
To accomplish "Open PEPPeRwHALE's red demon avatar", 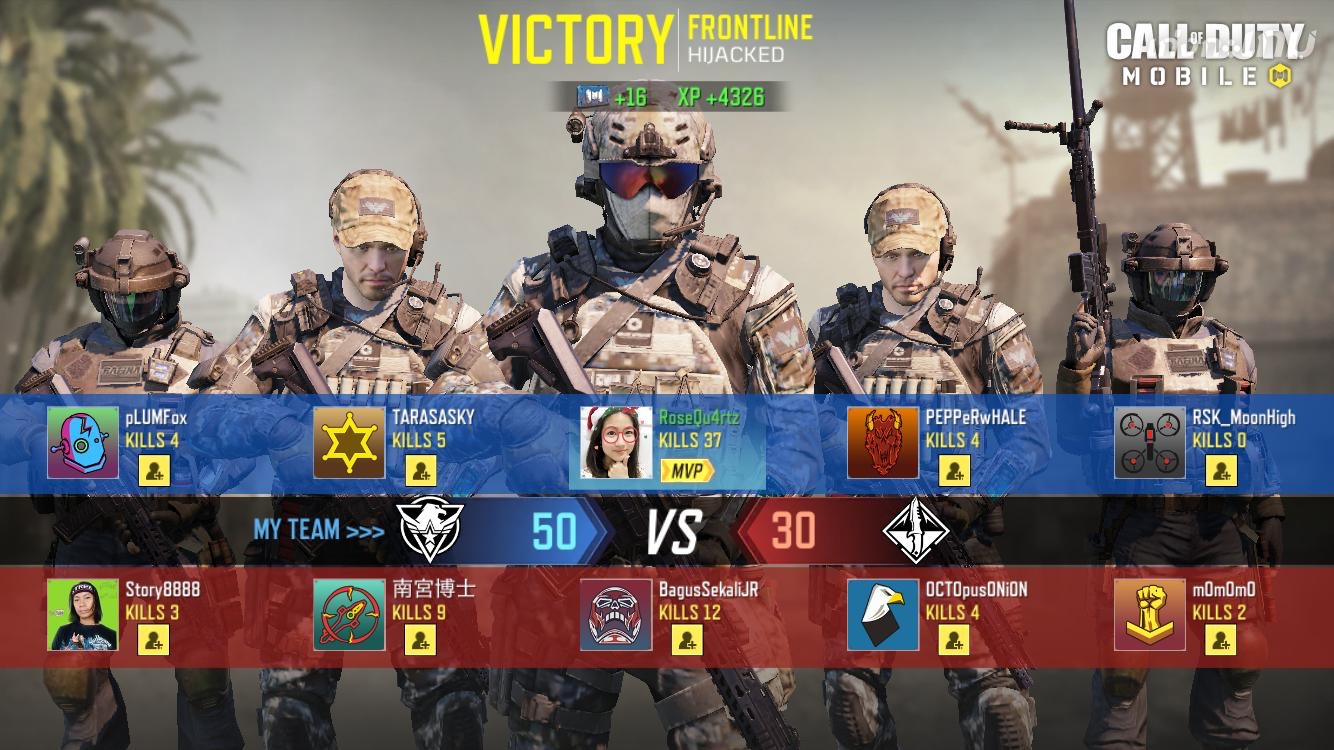I will (x=883, y=442).
